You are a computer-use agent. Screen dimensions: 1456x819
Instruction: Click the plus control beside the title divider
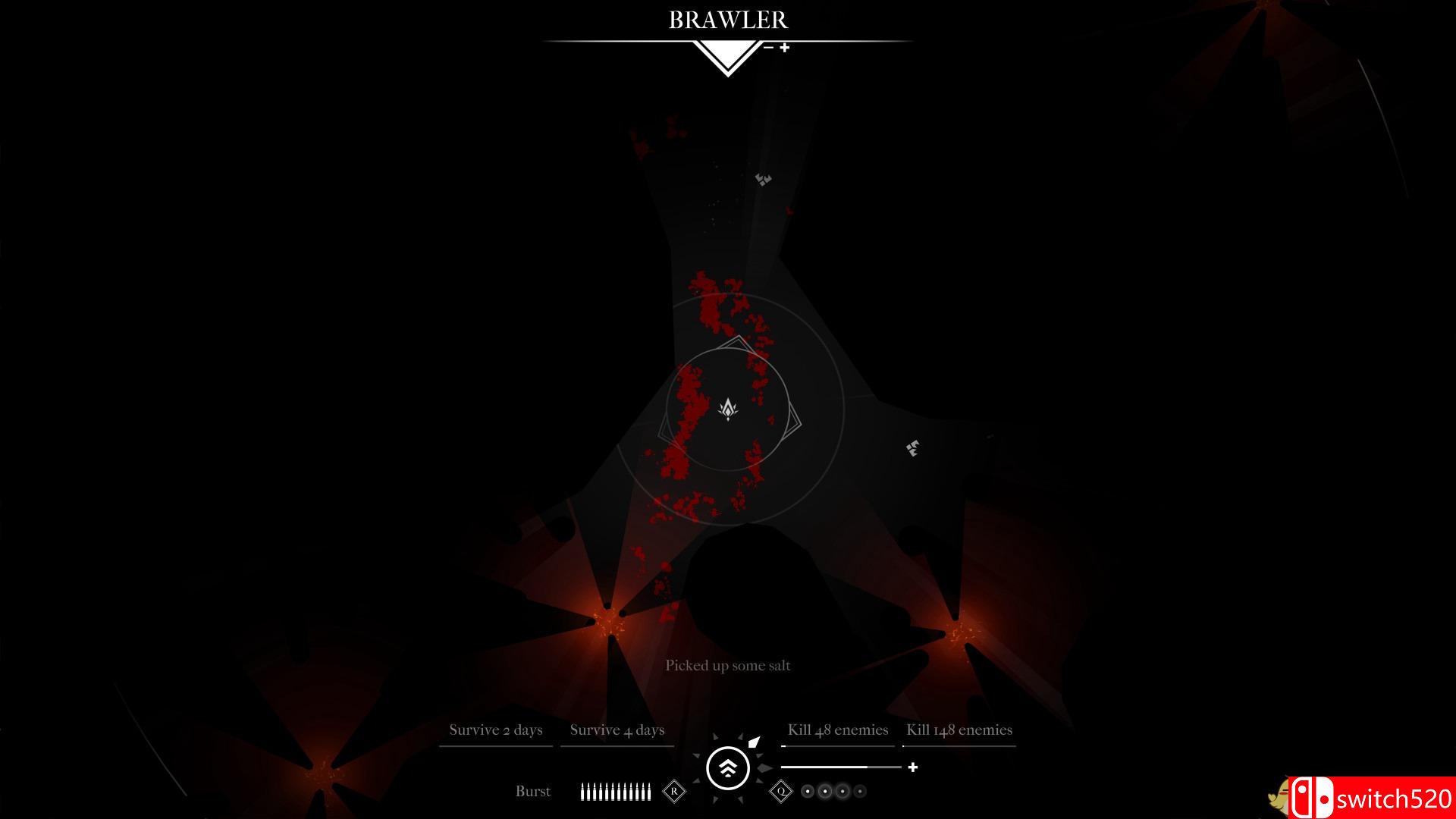coord(785,47)
